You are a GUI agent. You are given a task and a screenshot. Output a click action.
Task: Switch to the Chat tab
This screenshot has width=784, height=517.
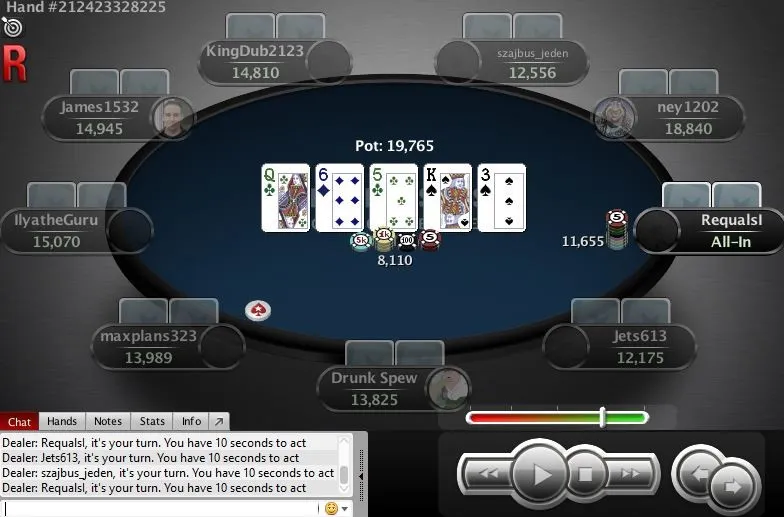point(20,422)
